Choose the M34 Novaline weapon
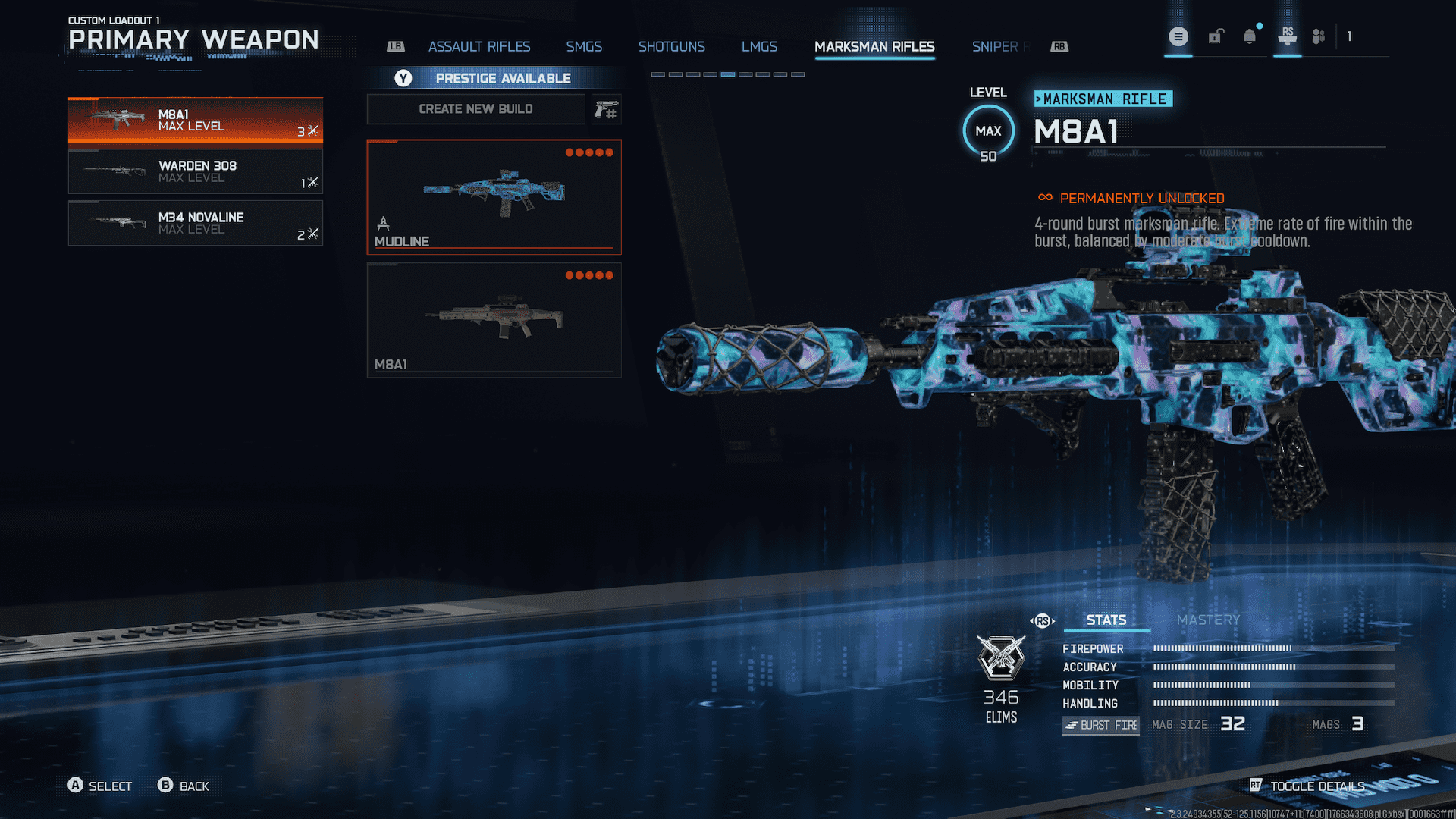 (195, 223)
